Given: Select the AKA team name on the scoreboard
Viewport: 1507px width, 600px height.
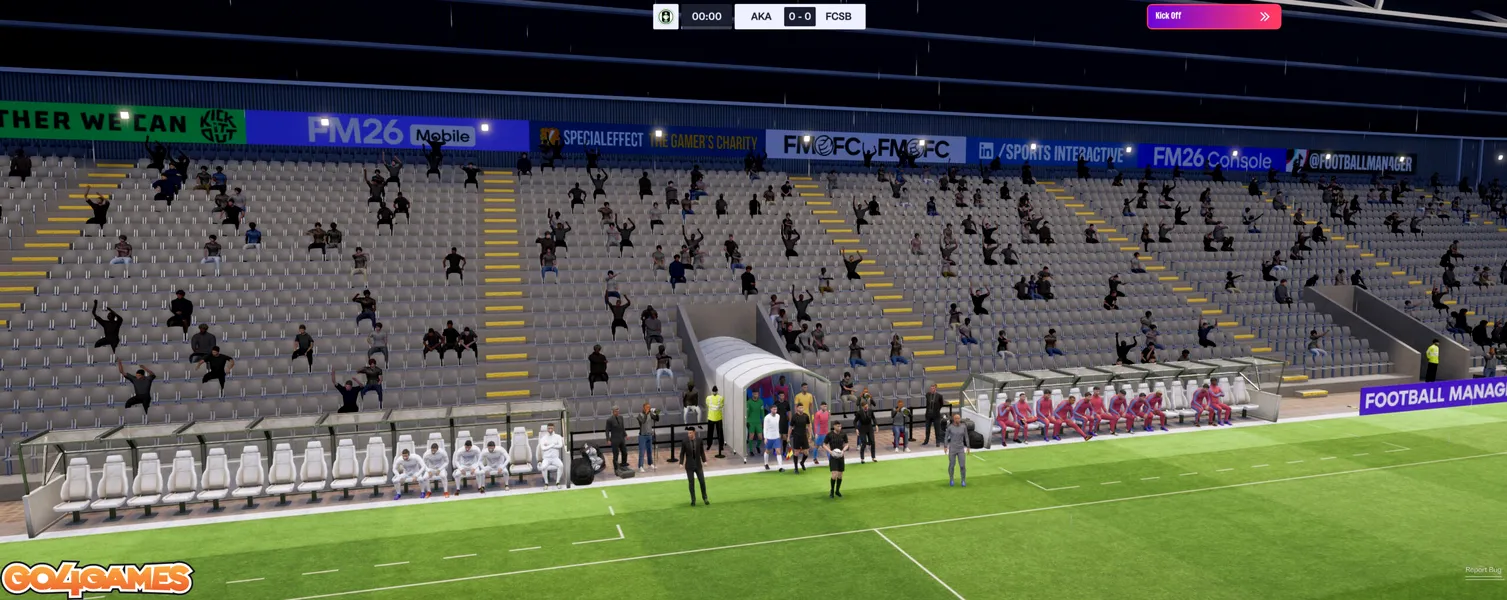Looking at the screenshot, I should pyautogui.click(x=761, y=16).
